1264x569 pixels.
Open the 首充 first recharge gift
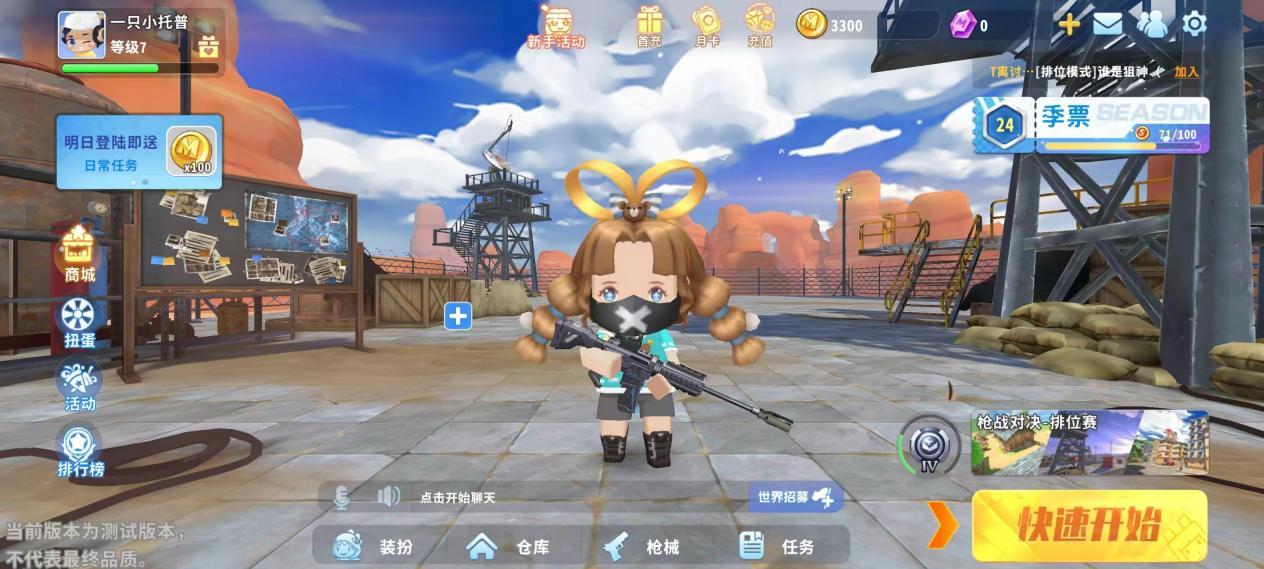coord(650,26)
